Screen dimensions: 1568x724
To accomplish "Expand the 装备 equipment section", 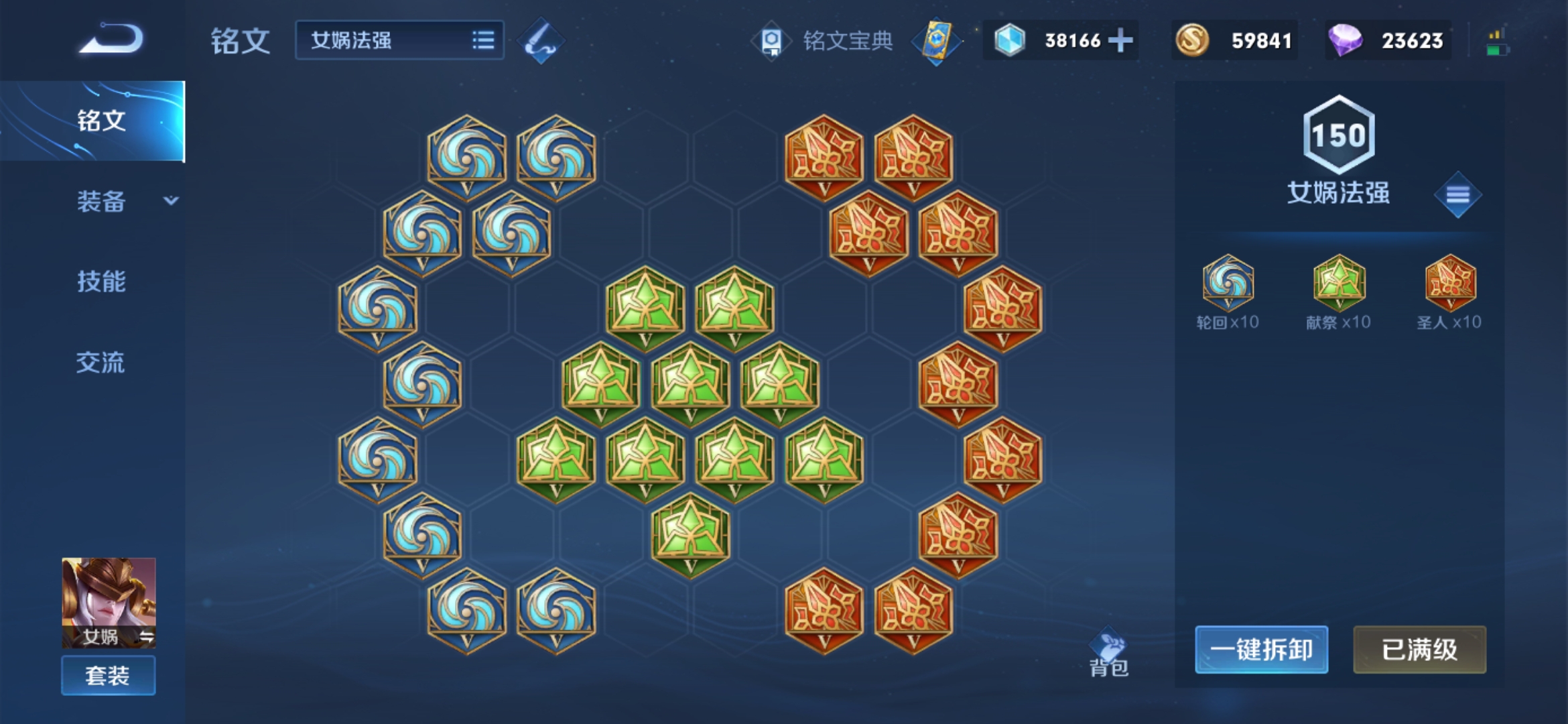I will (x=124, y=201).
